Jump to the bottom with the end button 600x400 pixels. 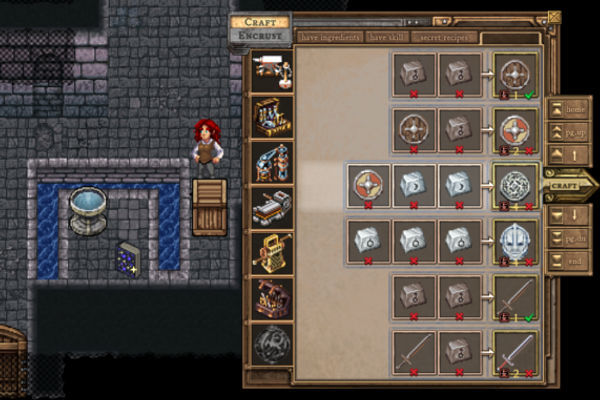pyautogui.click(x=567, y=262)
